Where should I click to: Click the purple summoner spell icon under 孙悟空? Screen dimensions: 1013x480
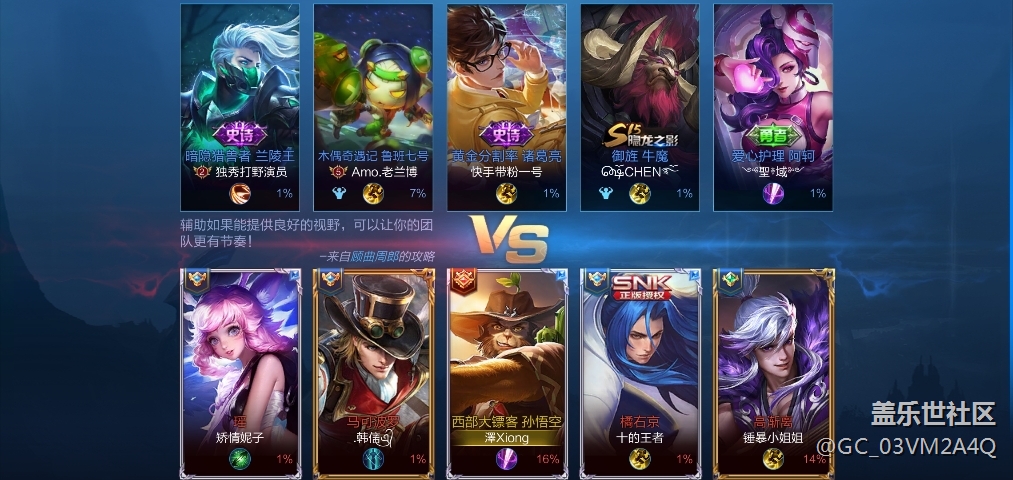click(507, 458)
